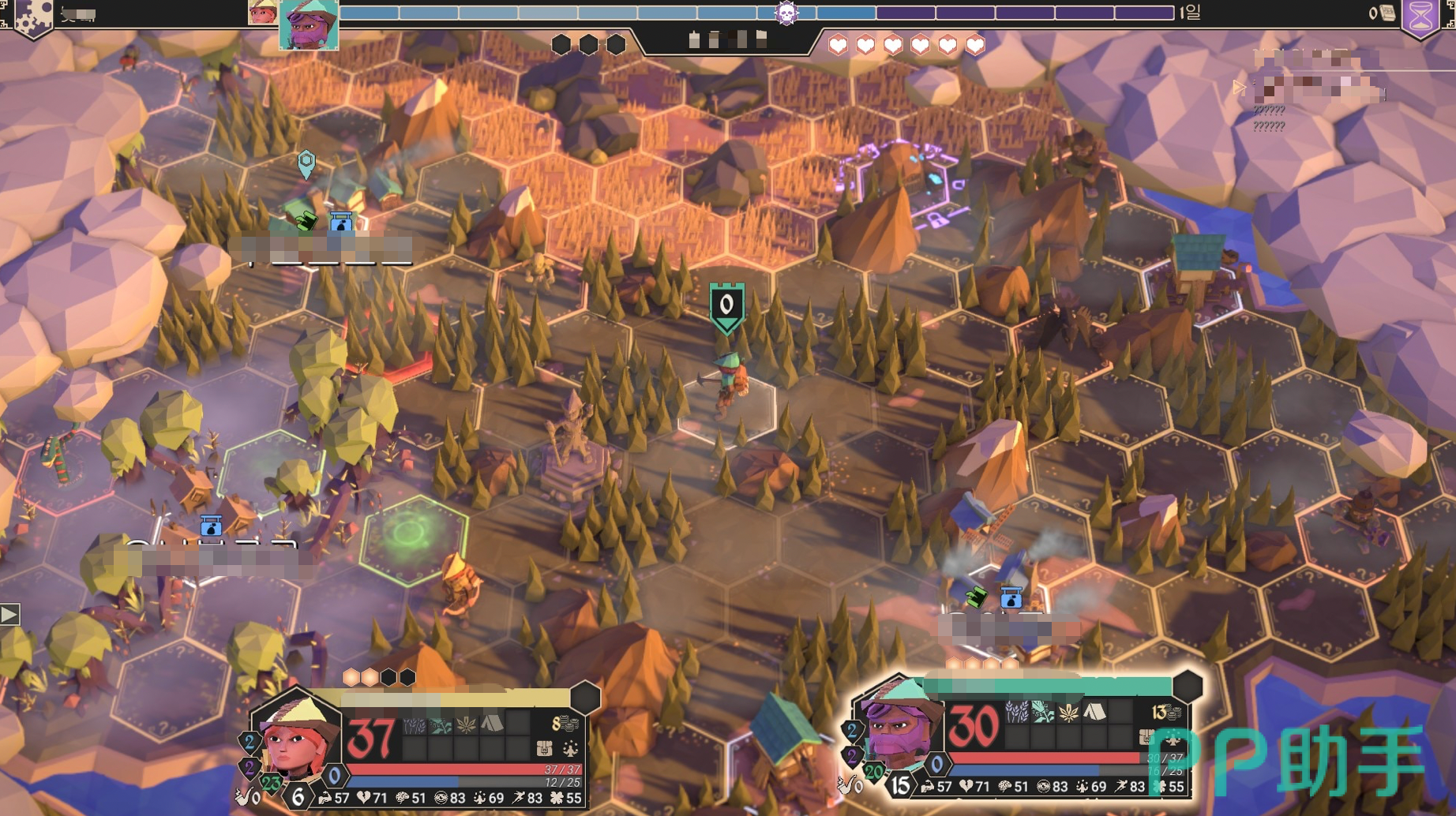The width and height of the screenshot is (1456, 816).
Task: Open the gear settings menu
Action: (x=30, y=16)
